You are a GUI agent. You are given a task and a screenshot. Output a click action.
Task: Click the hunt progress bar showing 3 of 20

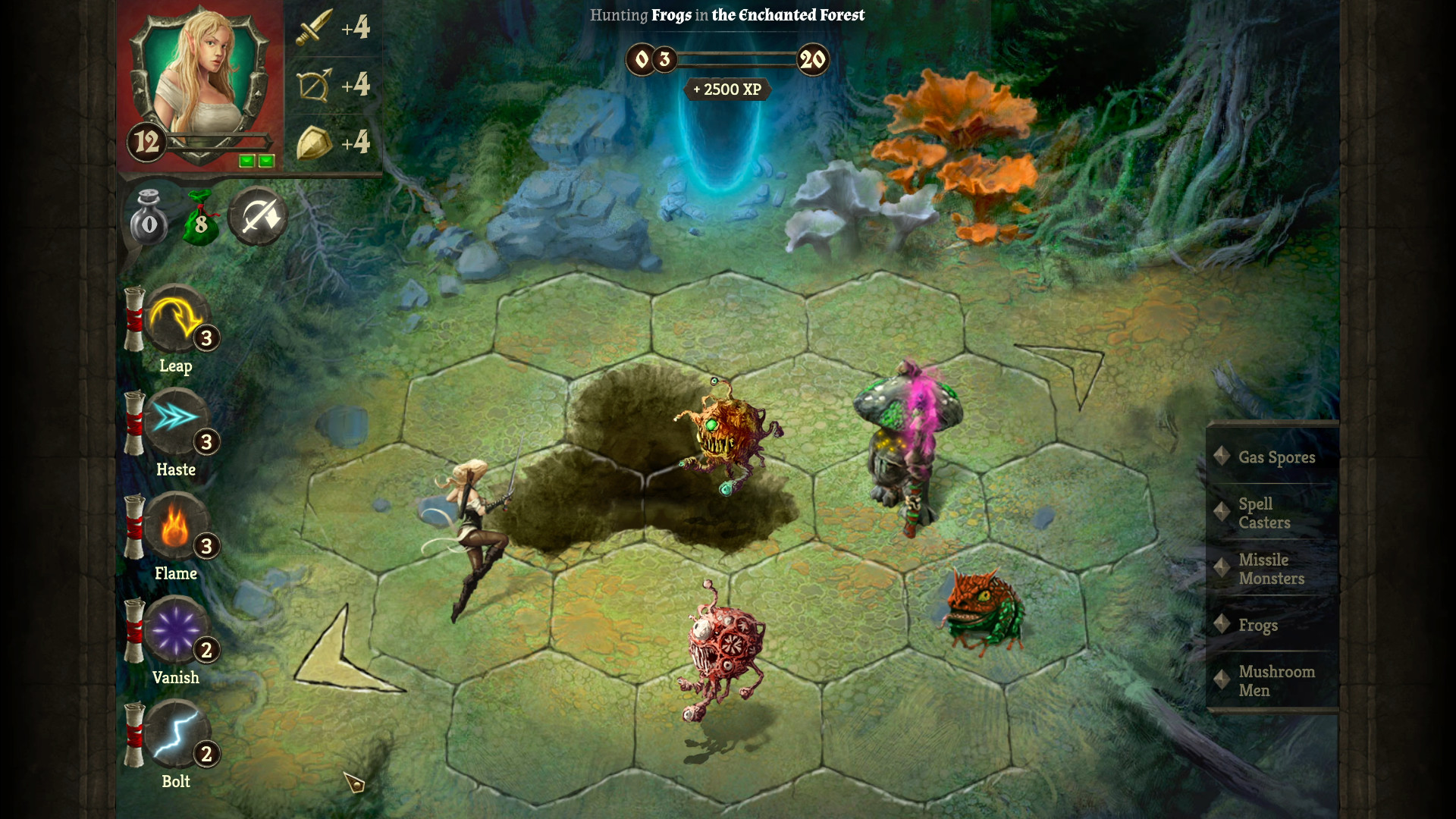click(728, 60)
